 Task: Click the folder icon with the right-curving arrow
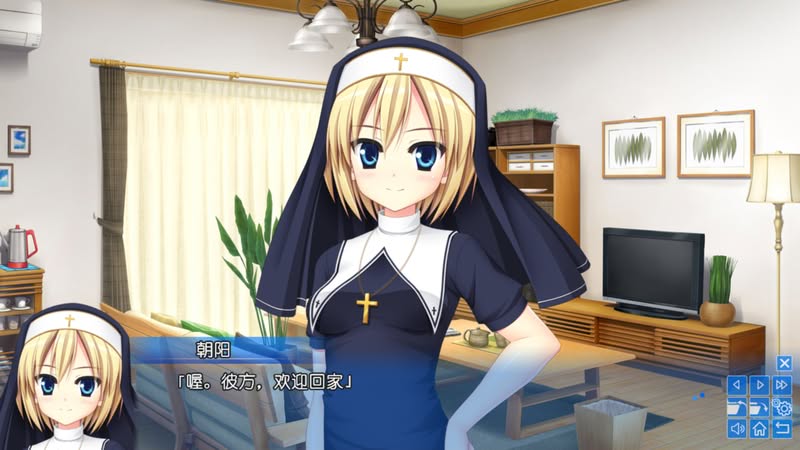tap(760, 407)
